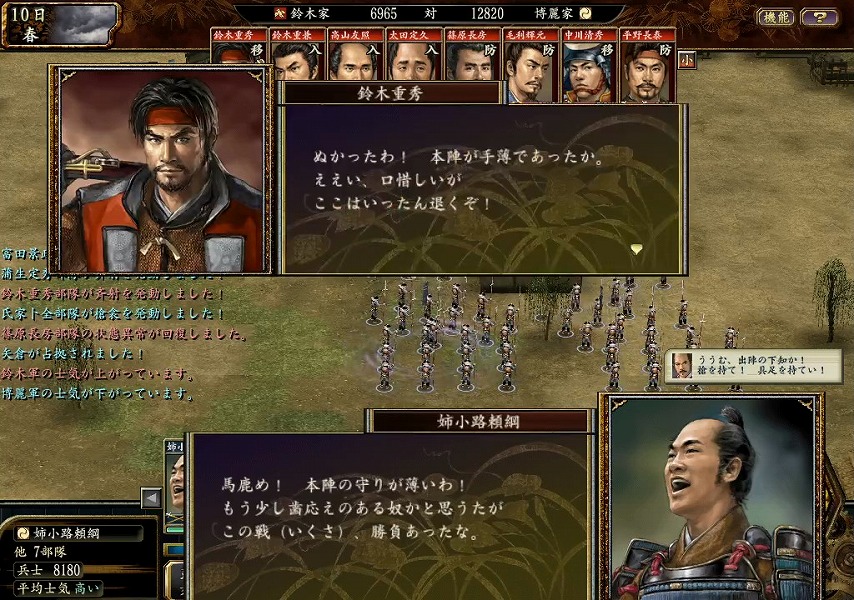854x600 pixels.
Task: Select the 鈴木重兼 officer portrait
Action: tap(296, 60)
